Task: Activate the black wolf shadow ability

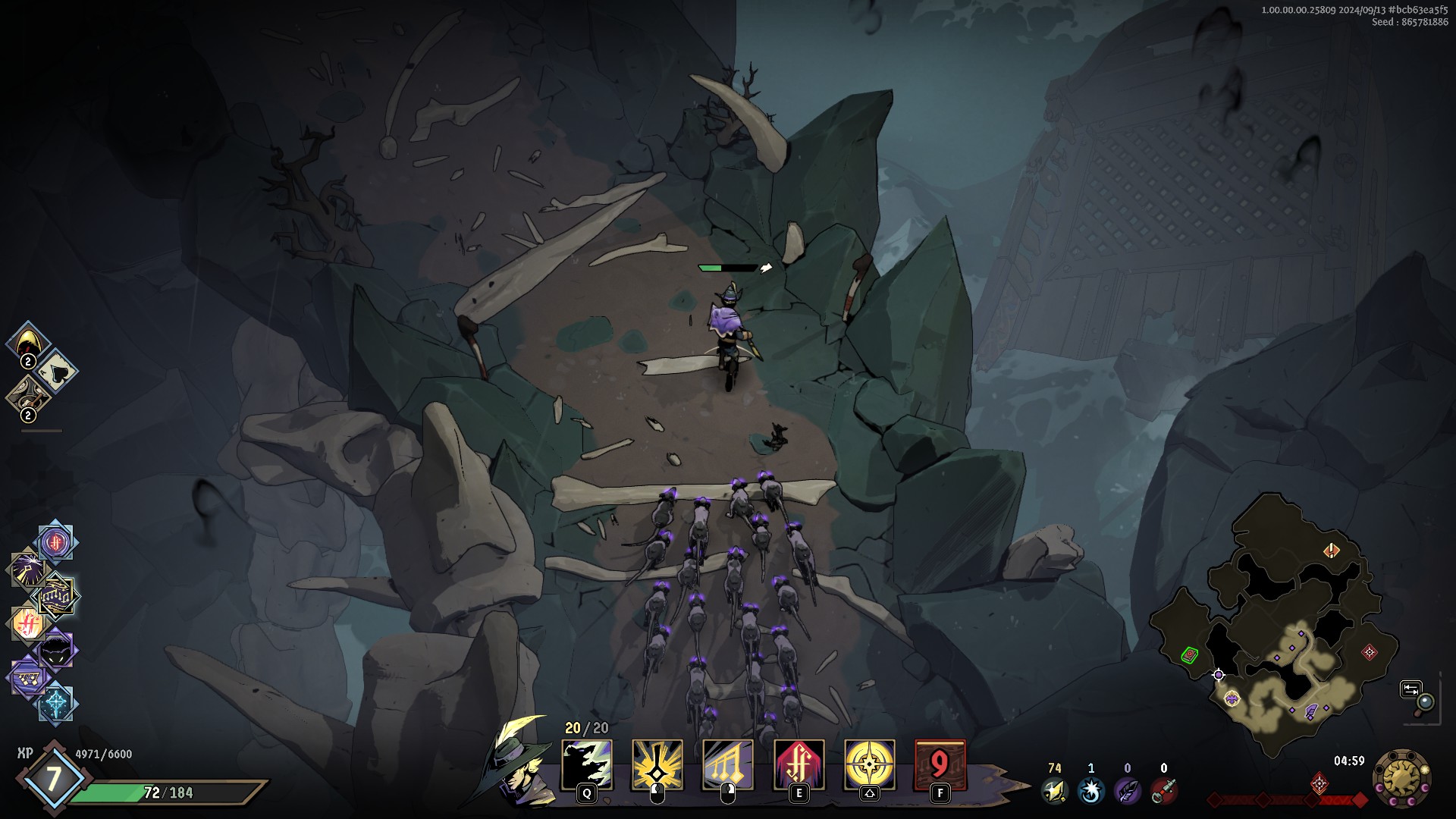Action: tap(586, 764)
